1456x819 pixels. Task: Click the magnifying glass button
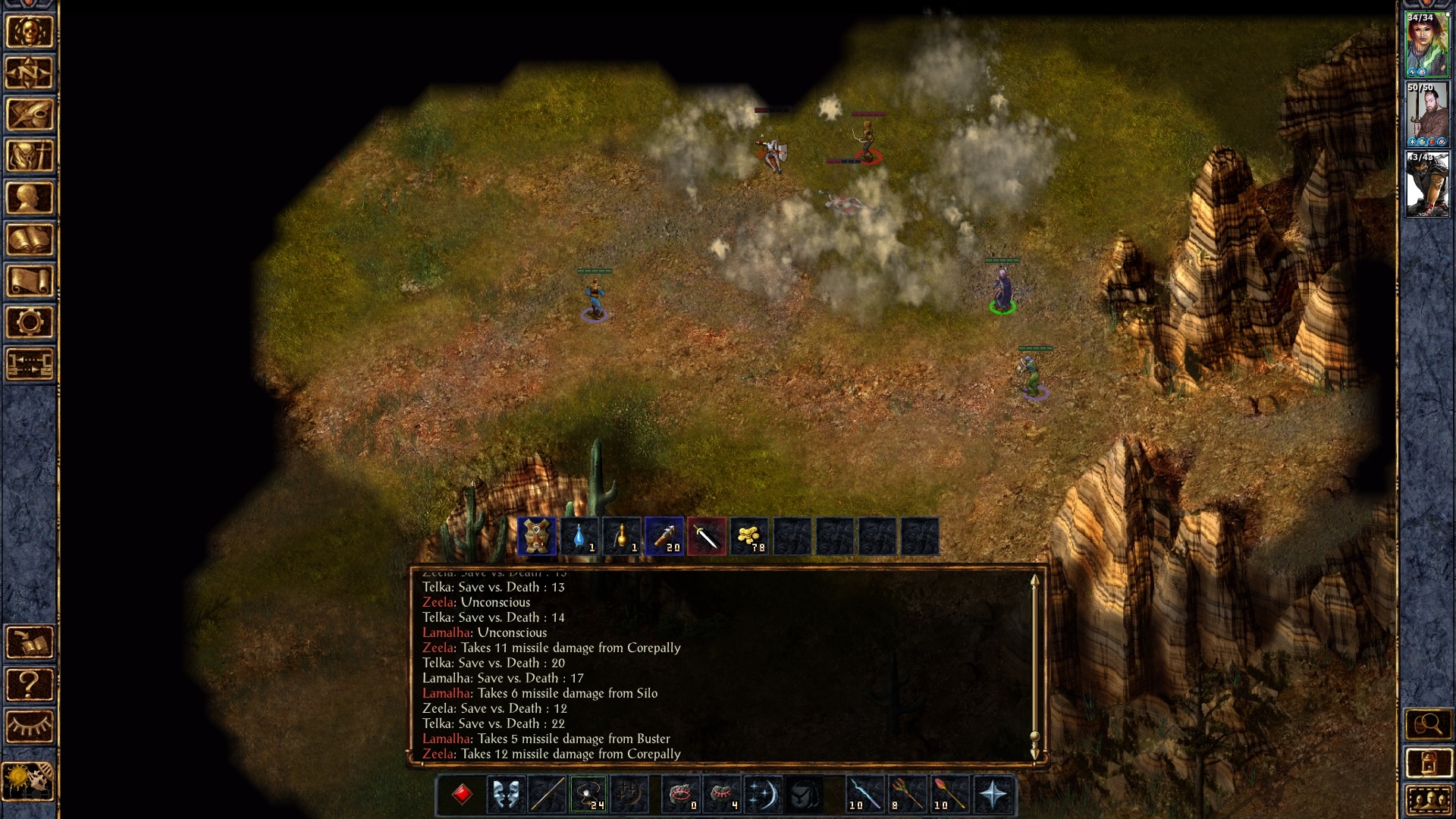click(1428, 725)
